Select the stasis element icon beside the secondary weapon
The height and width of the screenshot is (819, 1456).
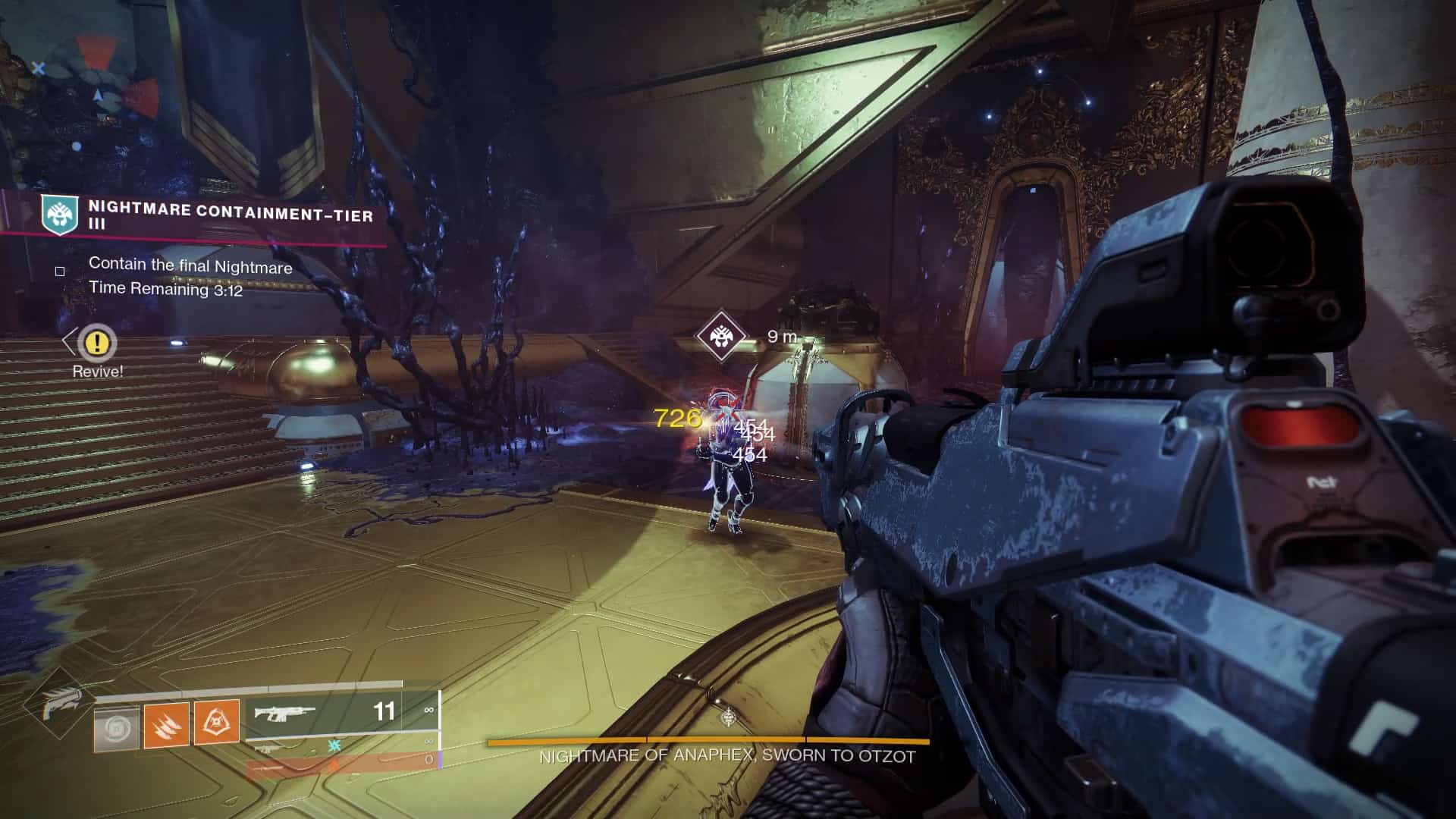334,745
